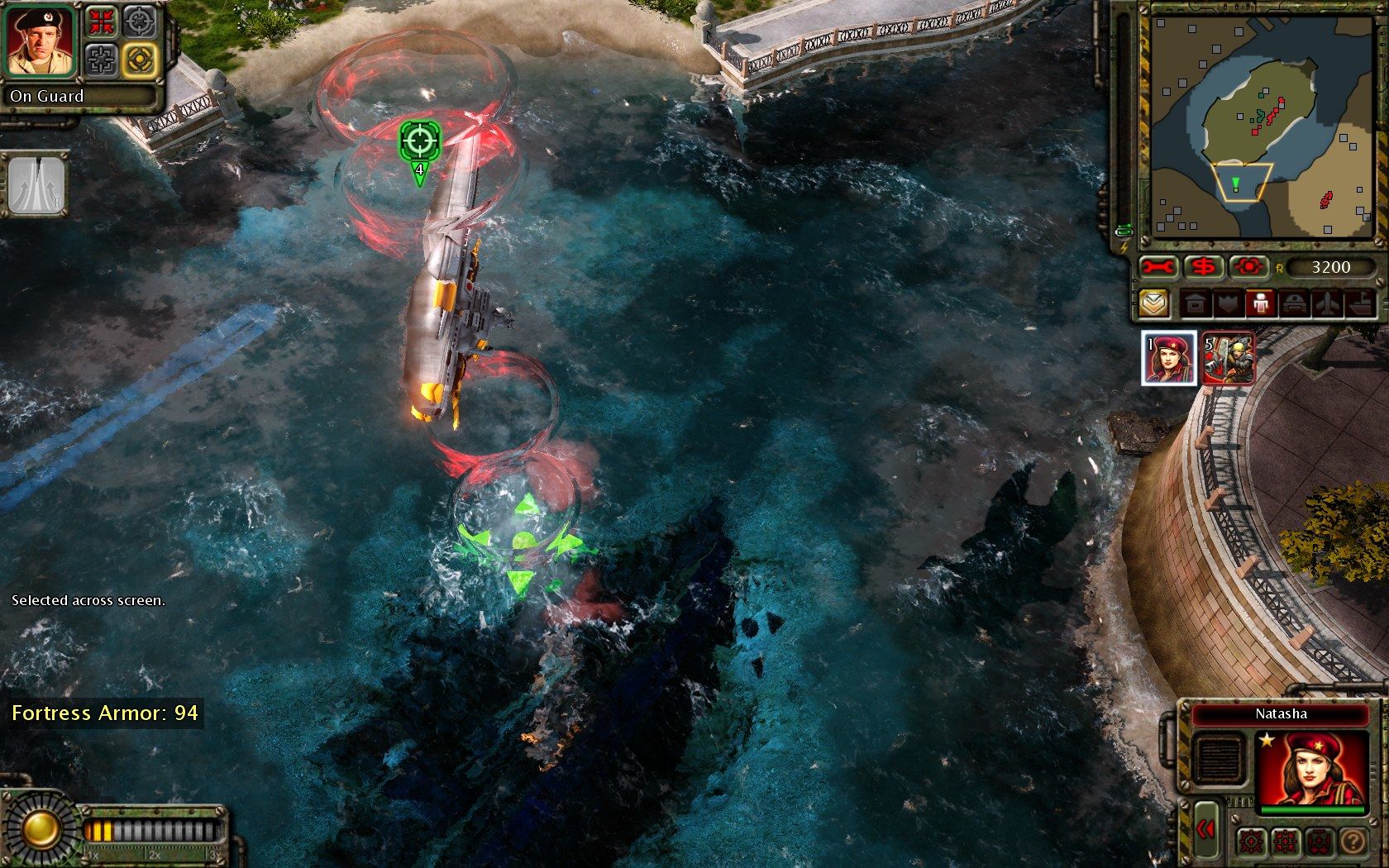Open the infantry production tab
The height and width of the screenshot is (868, 1389).
tap(1260, 304)
